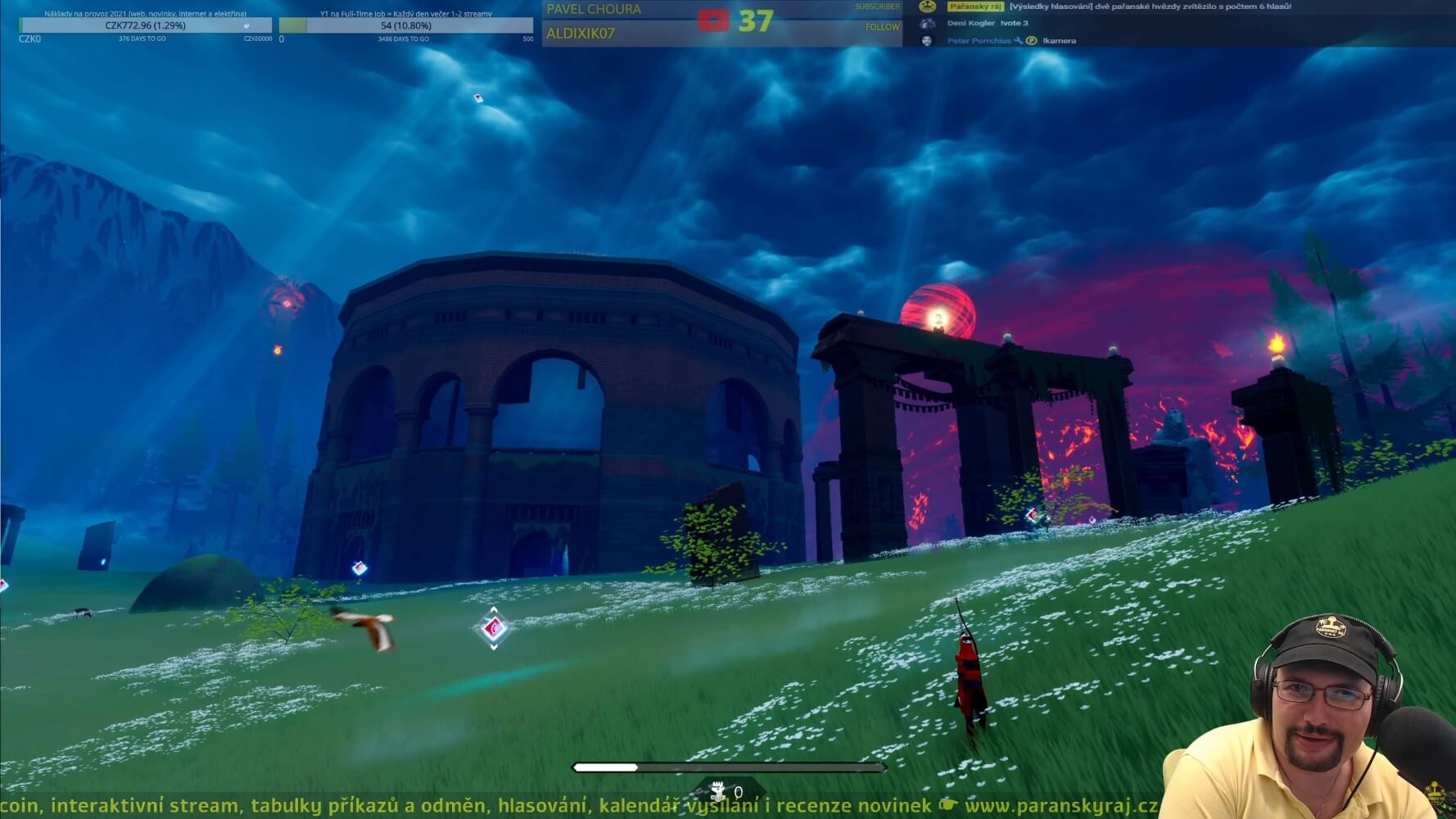Click the diamond waypoint marker with chevrons

click(493, 628)
